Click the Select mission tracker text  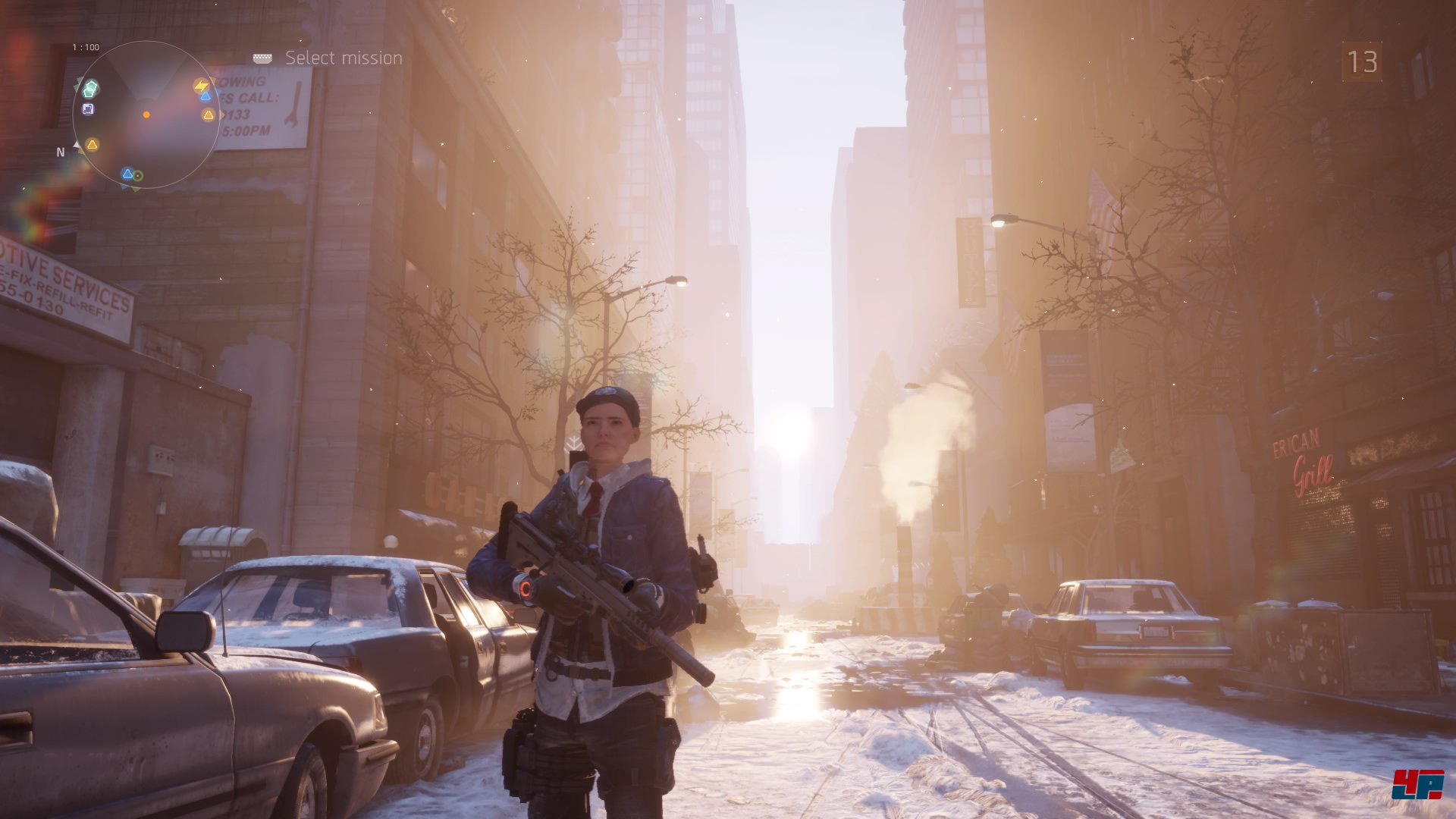[x=343, y=58]
